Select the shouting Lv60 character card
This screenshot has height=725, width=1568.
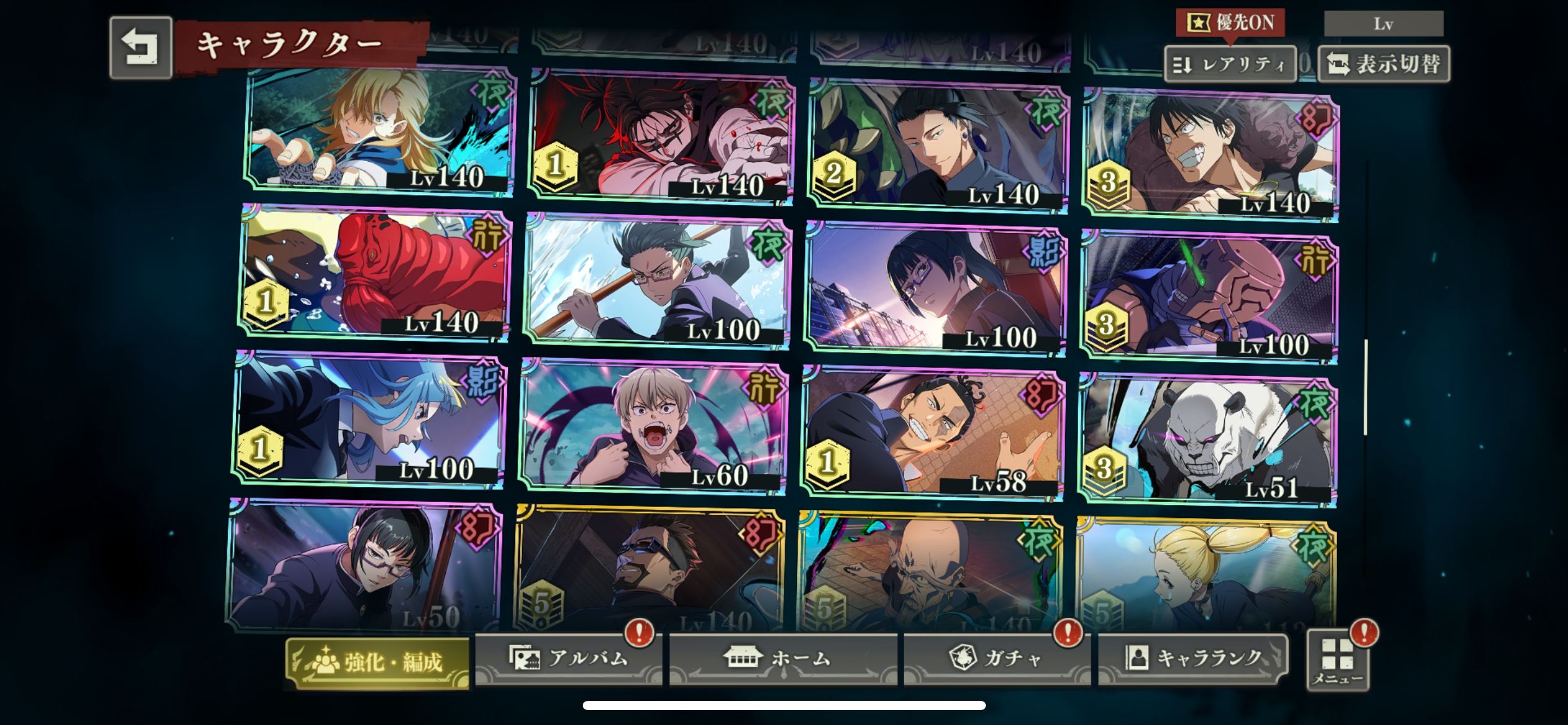653,428
